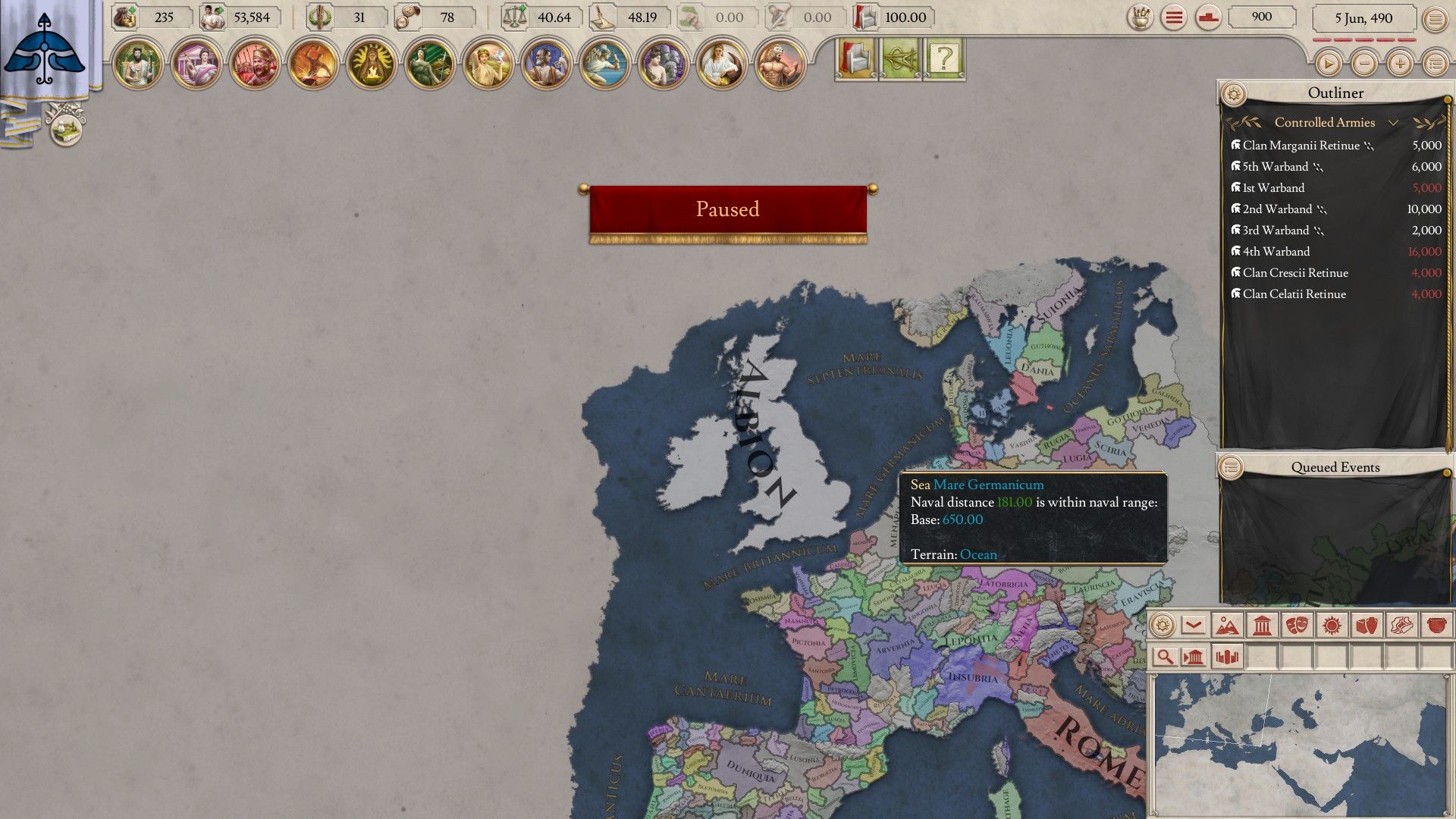The width and height of the screenshot is (1456, 819).
Task: Unpause by clicking the play button
Action: click(1329, 64)
